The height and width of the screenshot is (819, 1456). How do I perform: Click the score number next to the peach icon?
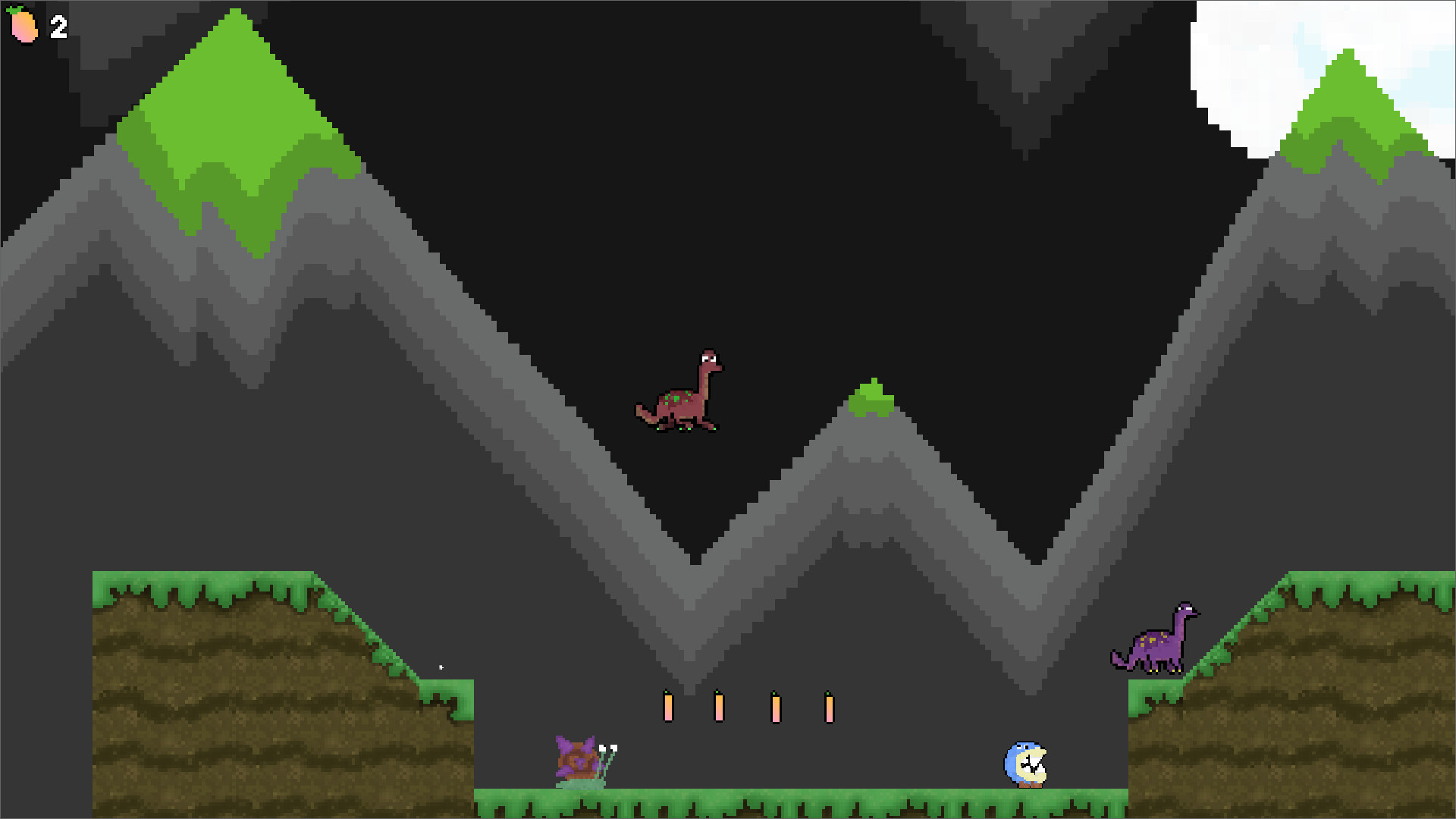tap(57, 27)
